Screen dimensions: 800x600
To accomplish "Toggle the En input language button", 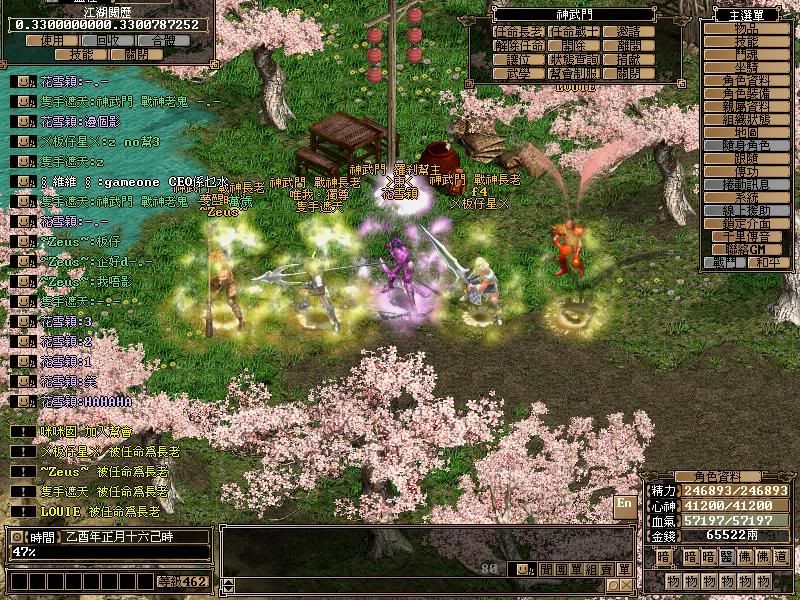I will coord(626,504).
